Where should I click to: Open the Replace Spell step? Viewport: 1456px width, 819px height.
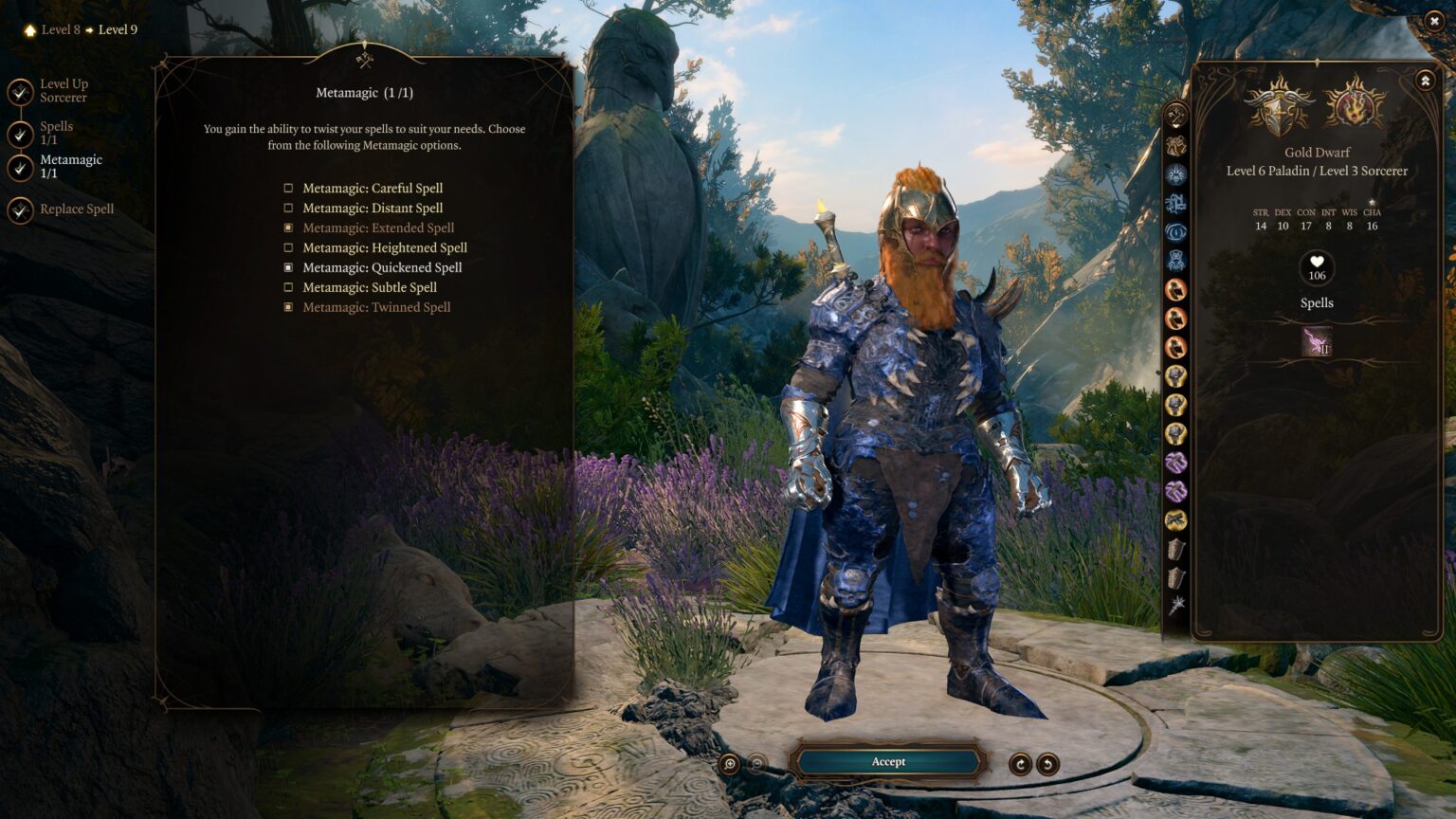(x=76, y=209)
